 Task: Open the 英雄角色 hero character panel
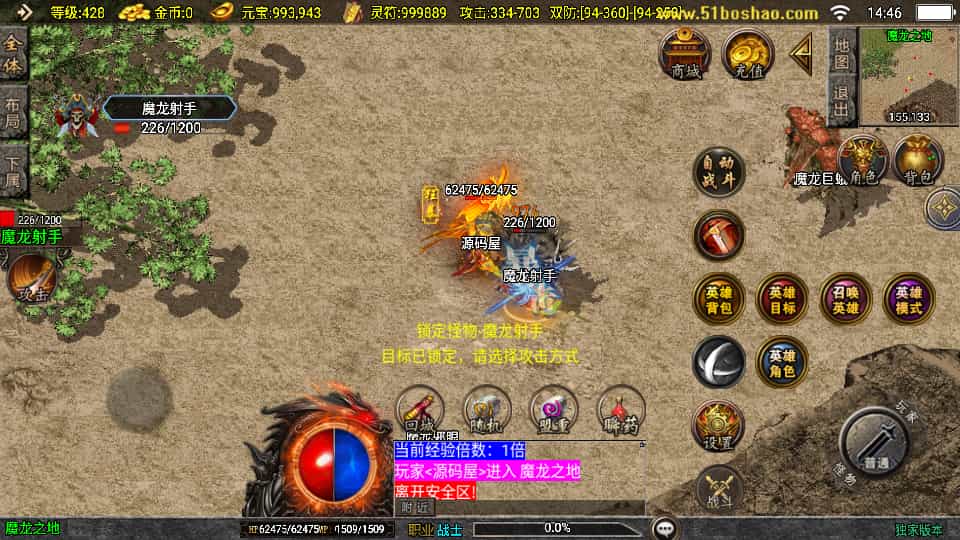(x=782, y=361)
